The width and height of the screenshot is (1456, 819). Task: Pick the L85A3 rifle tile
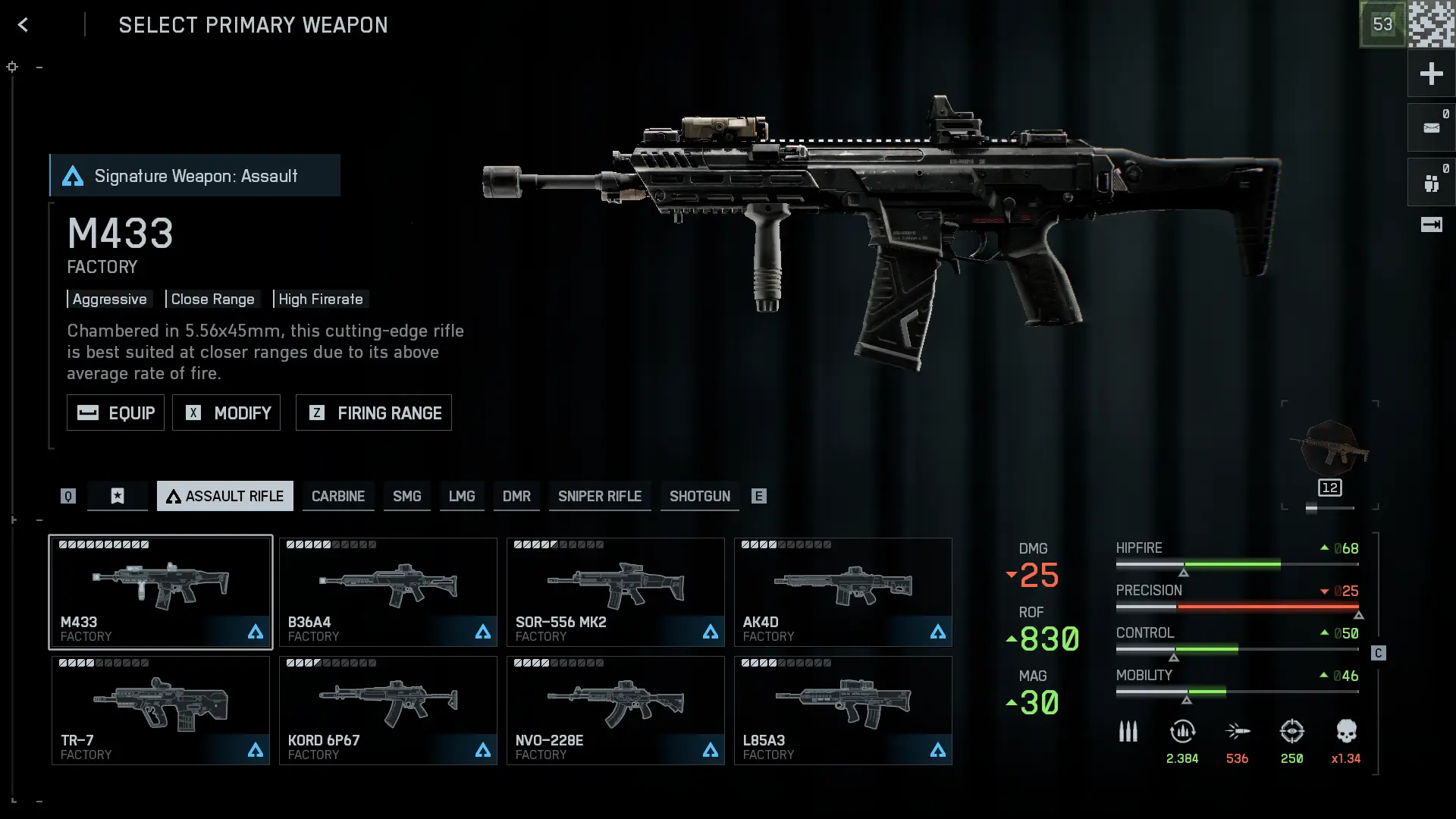tap(843, 711)
